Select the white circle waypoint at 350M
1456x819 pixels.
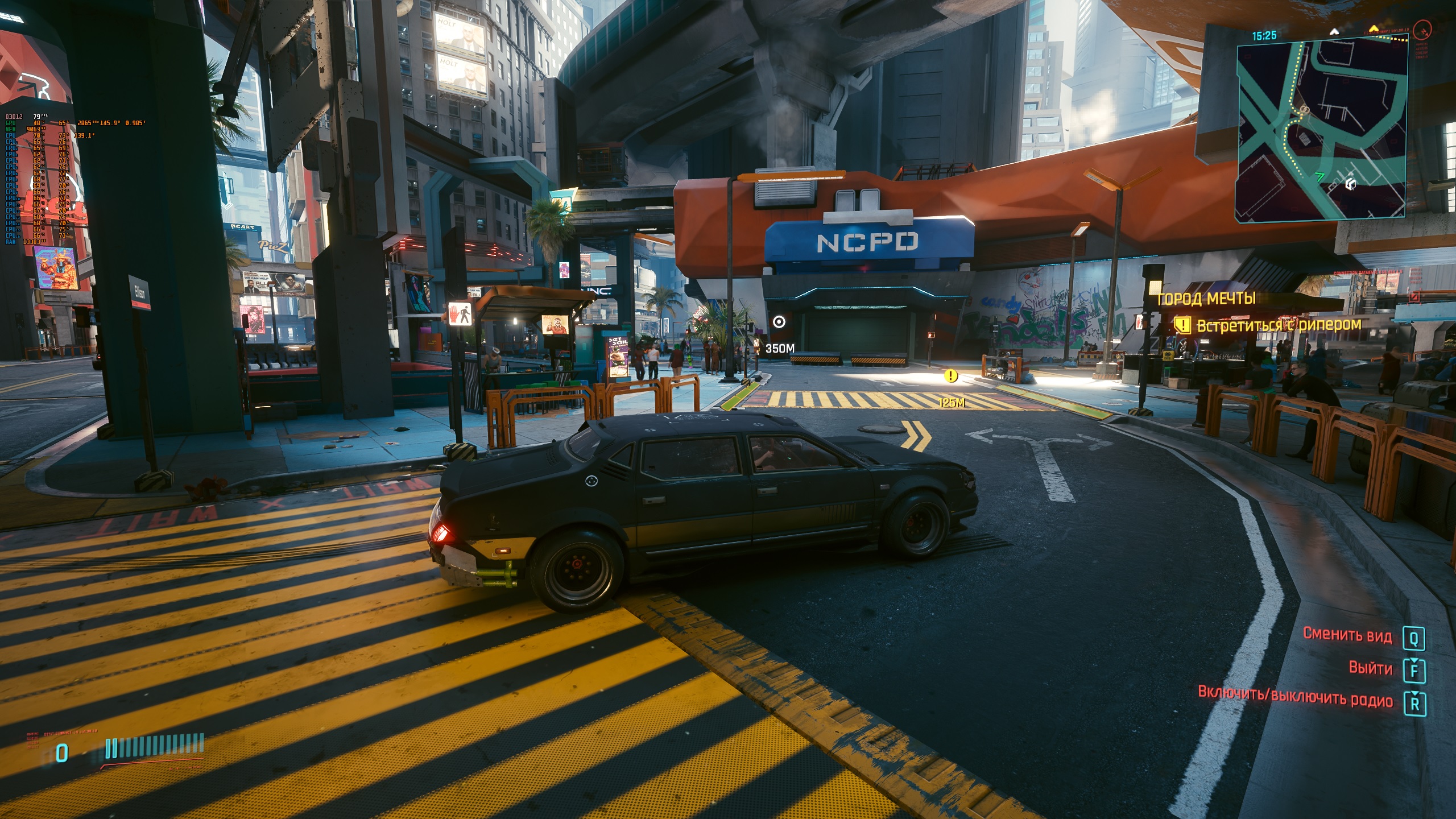tap(779, 322)
